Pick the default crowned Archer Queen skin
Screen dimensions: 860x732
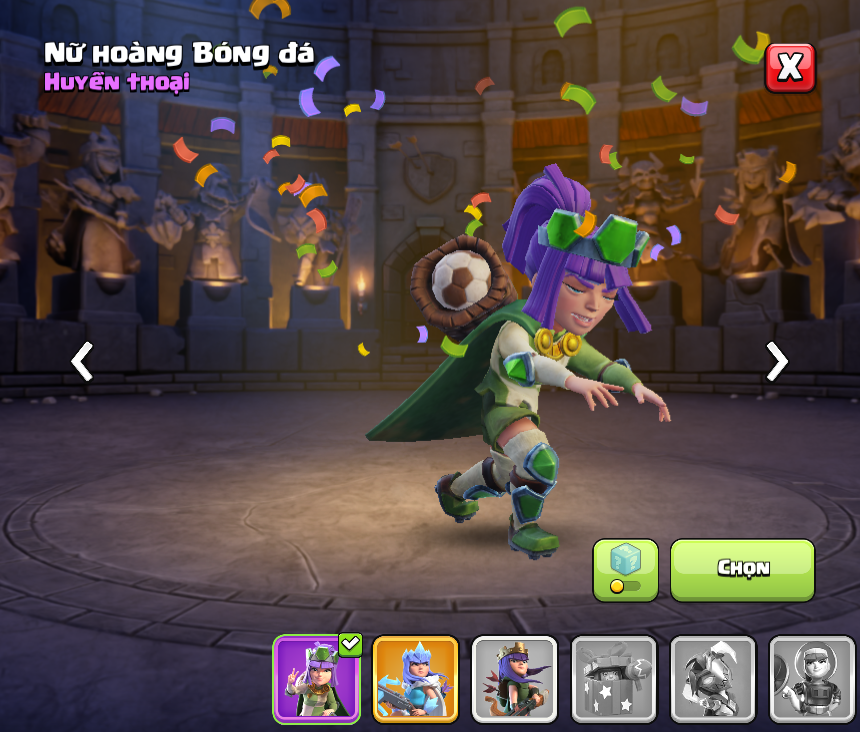tap(514, 679)
